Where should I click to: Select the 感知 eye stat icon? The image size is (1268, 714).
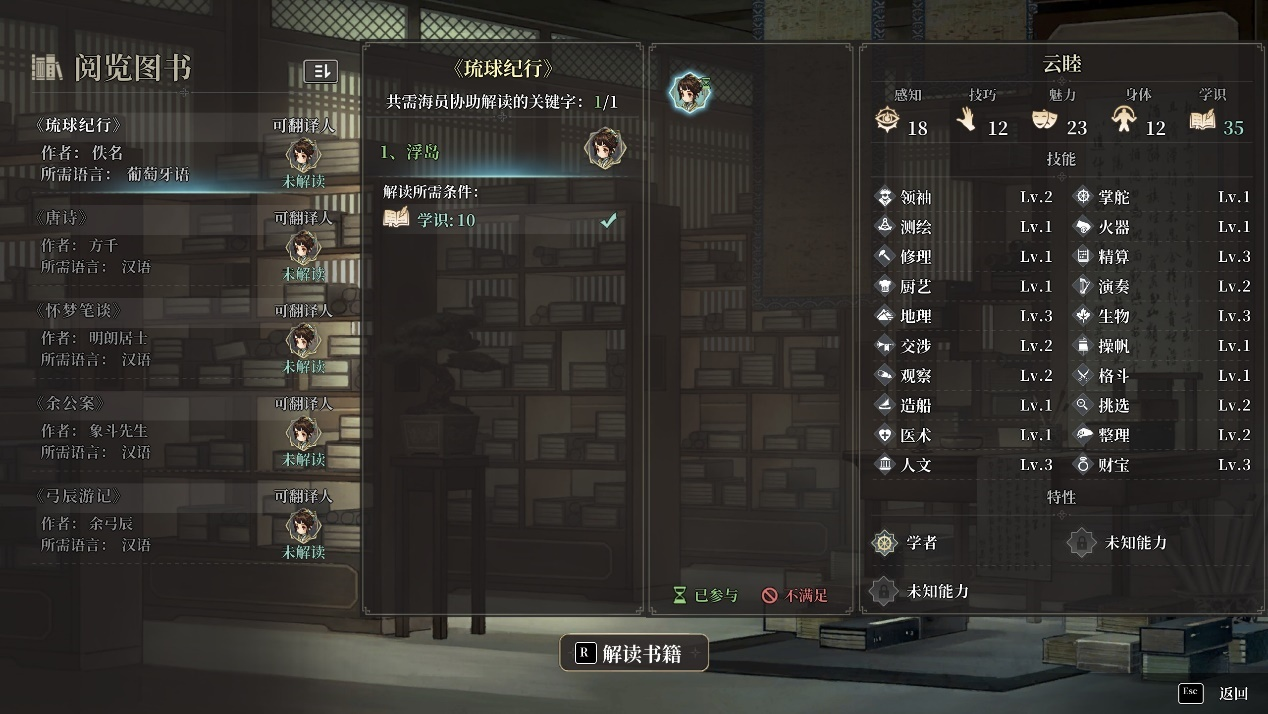886,122
